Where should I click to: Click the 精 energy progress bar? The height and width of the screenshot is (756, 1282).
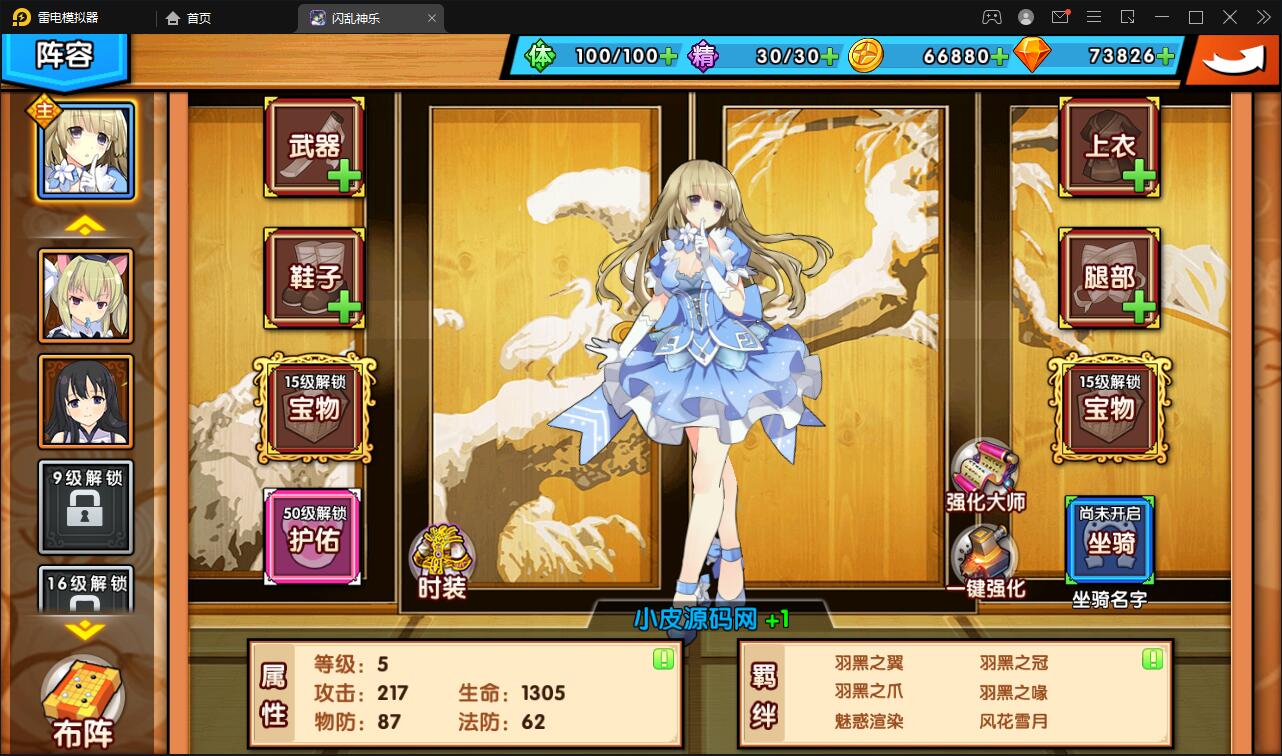point(775,57)
